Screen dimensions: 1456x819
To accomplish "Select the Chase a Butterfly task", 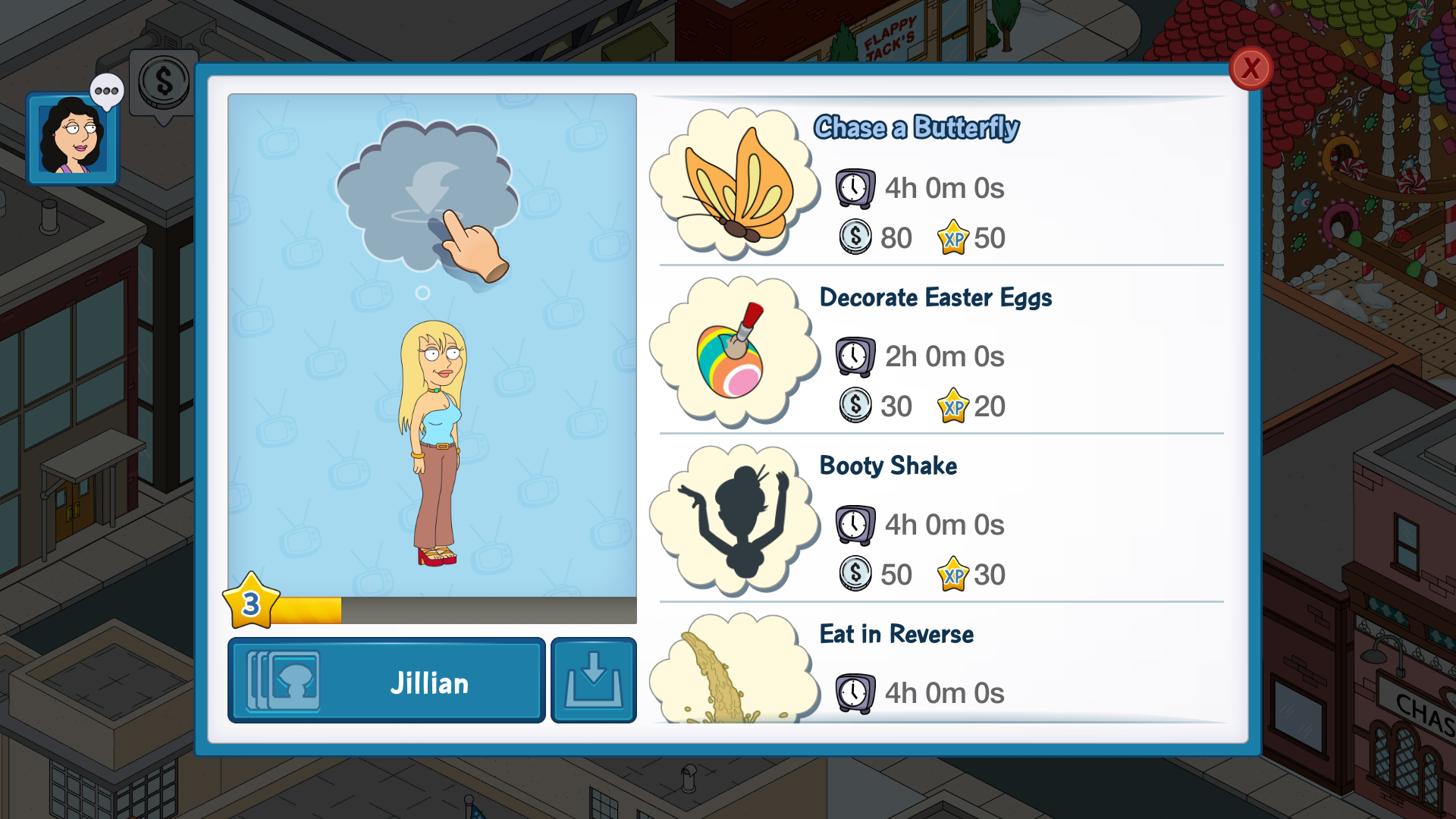I will pos(940,184).
